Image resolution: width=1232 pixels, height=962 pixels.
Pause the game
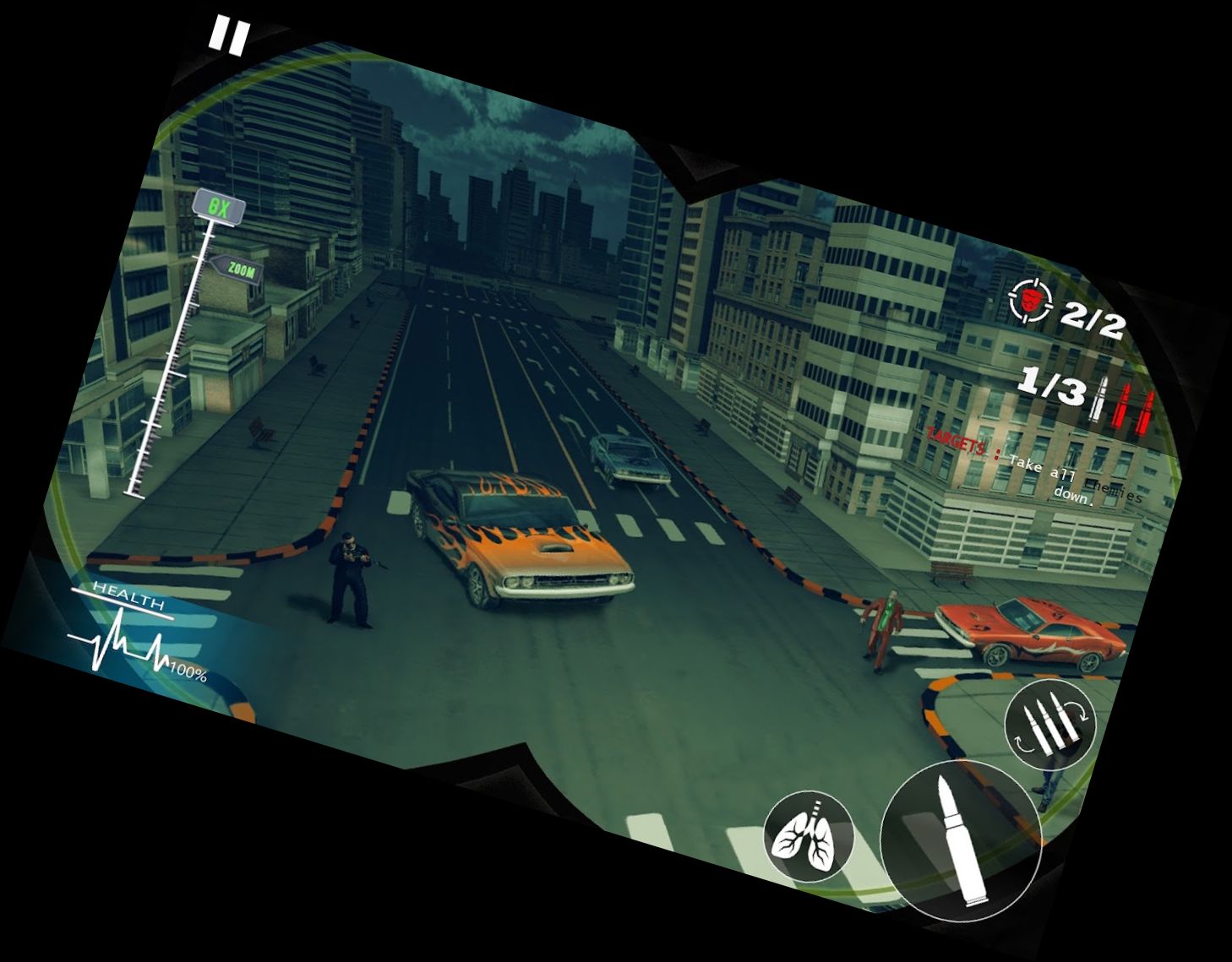229,36
